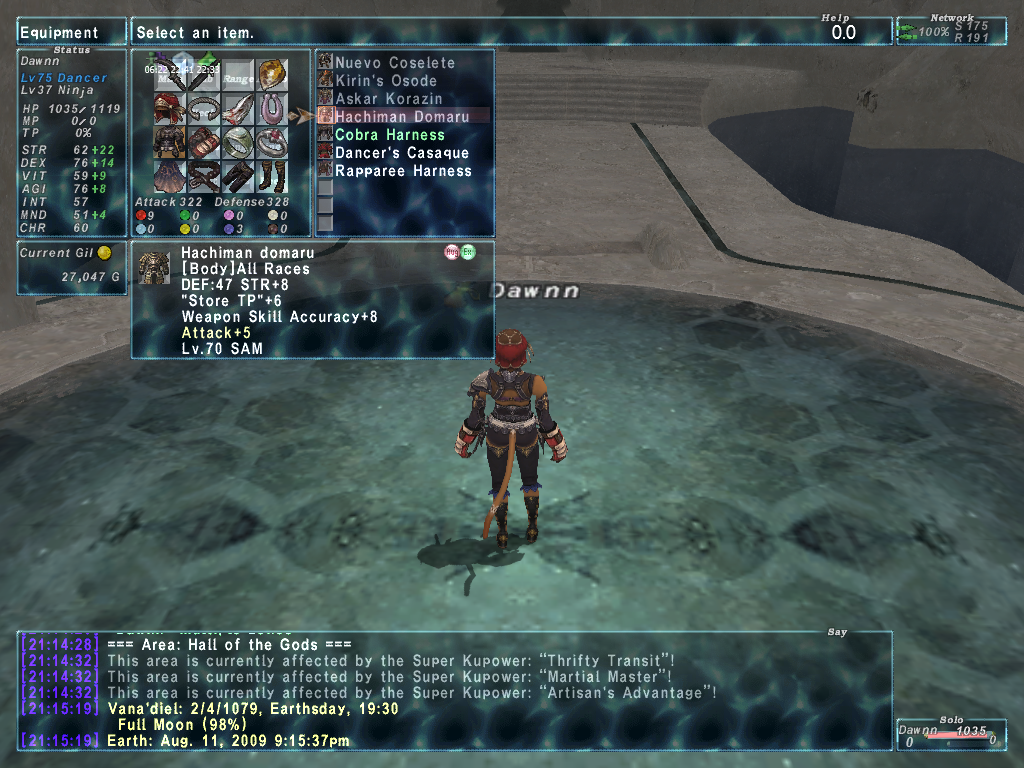Open the back cape slot
1024x768 pixels.
169,176
